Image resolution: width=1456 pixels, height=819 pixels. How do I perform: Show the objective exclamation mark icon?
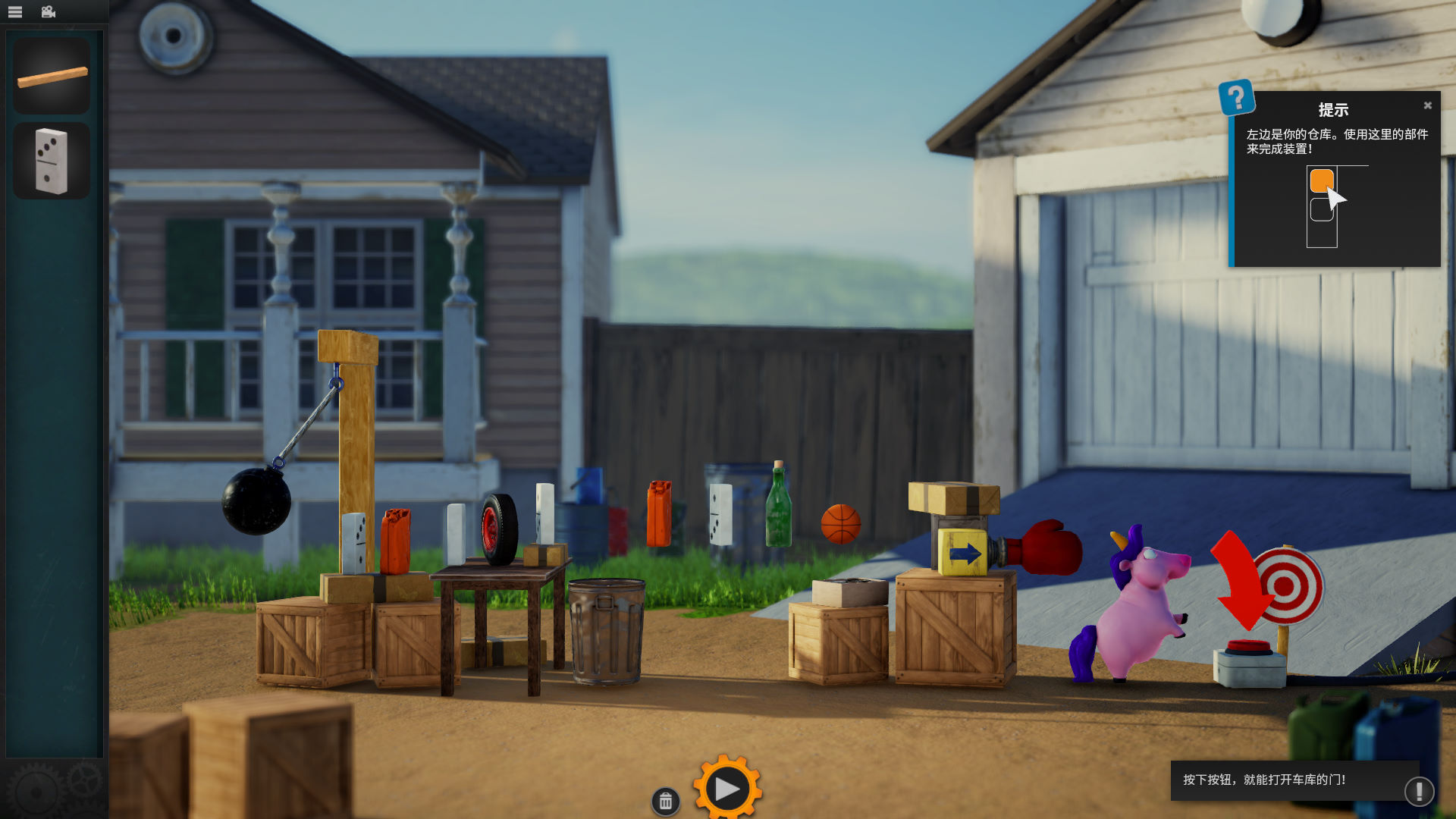pyautogui.click(x=1418, y=791)
